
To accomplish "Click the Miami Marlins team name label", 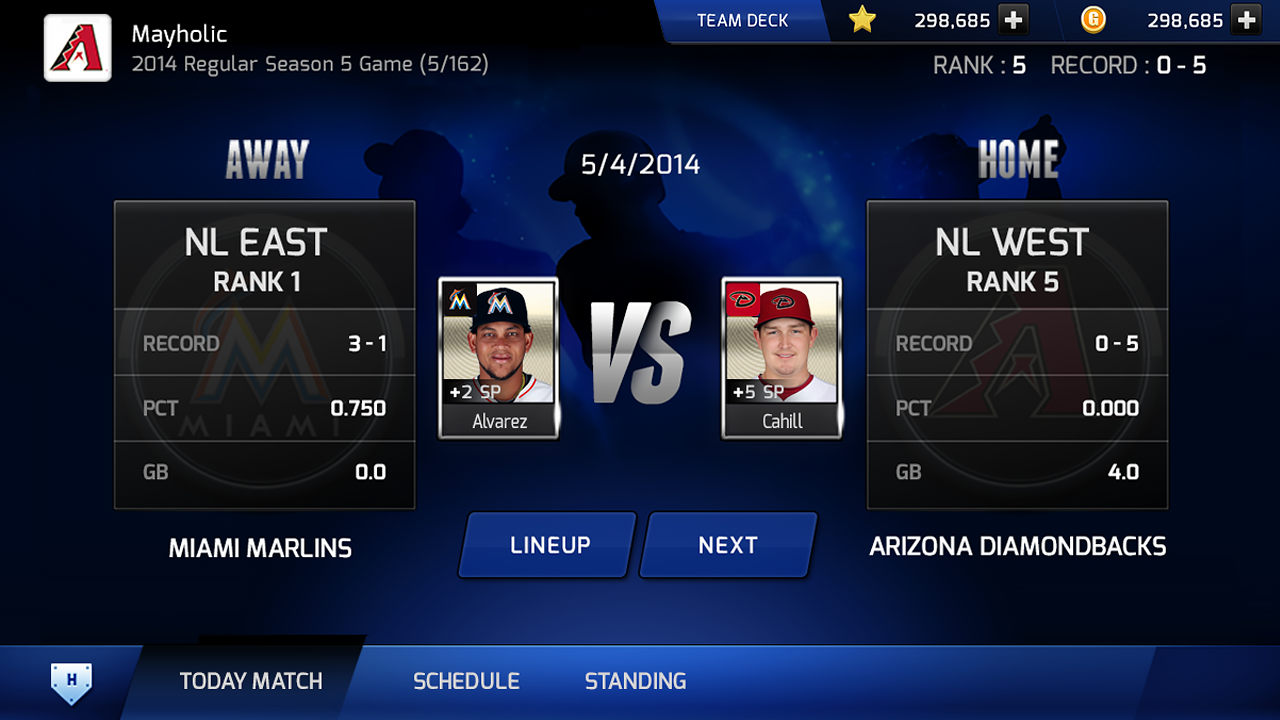I will (261, 547).
